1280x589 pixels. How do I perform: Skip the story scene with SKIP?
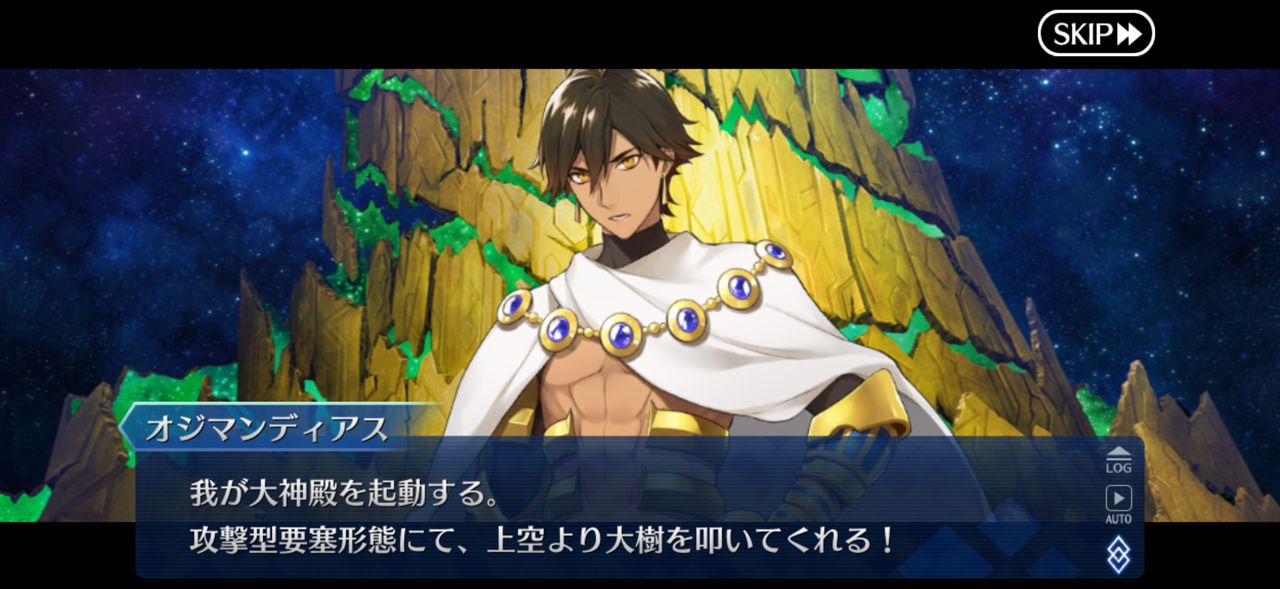tap(1096, 34)
